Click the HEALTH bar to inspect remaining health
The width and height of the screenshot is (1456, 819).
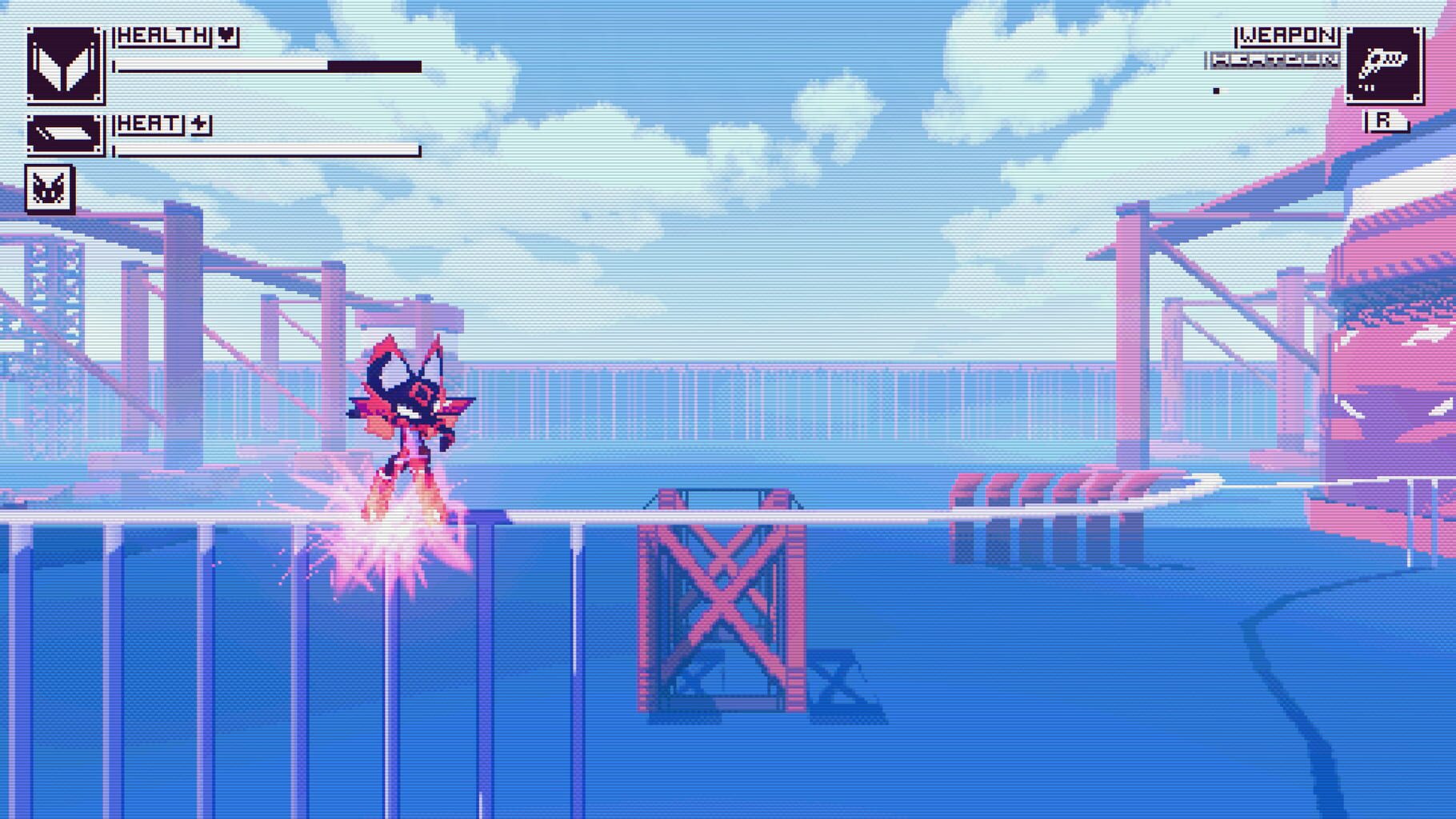(x=268, y=66)
